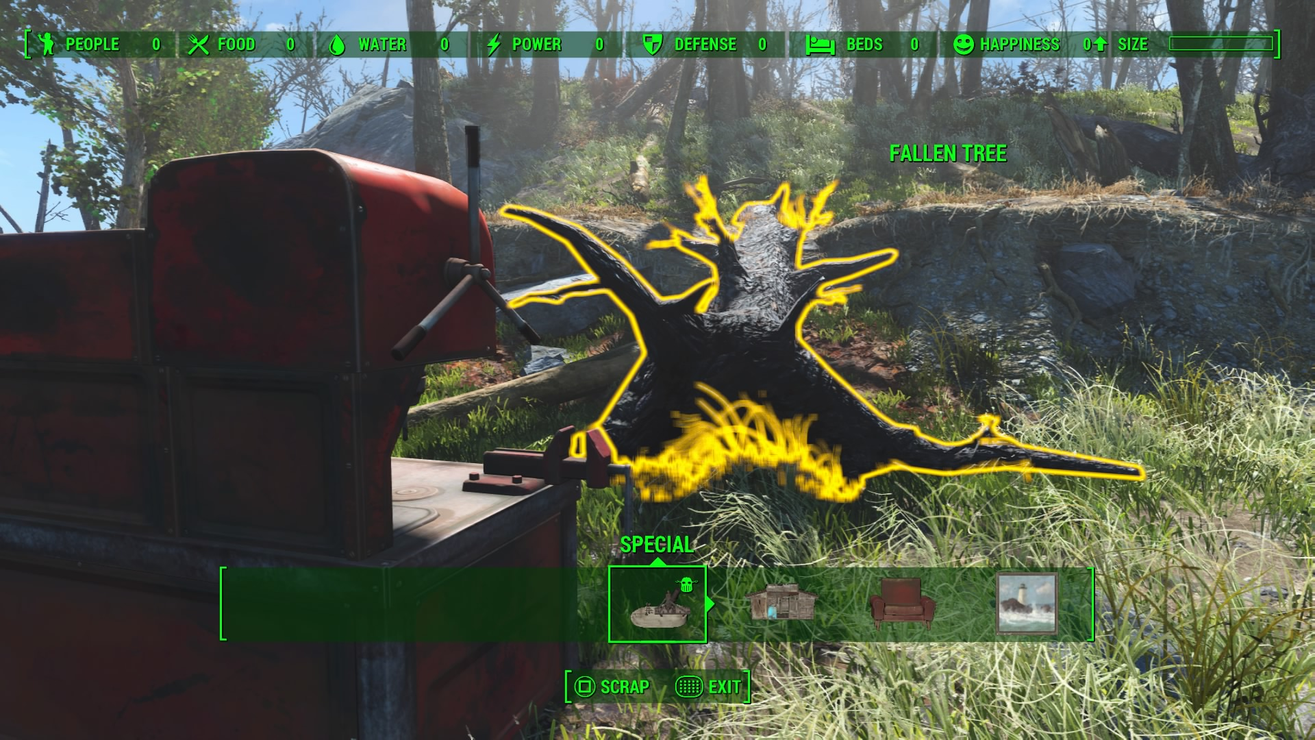Viewport: 1315px width, 740px height.
Task: Open the Structures category with the shack icon
Action: [x=781, y=603]
